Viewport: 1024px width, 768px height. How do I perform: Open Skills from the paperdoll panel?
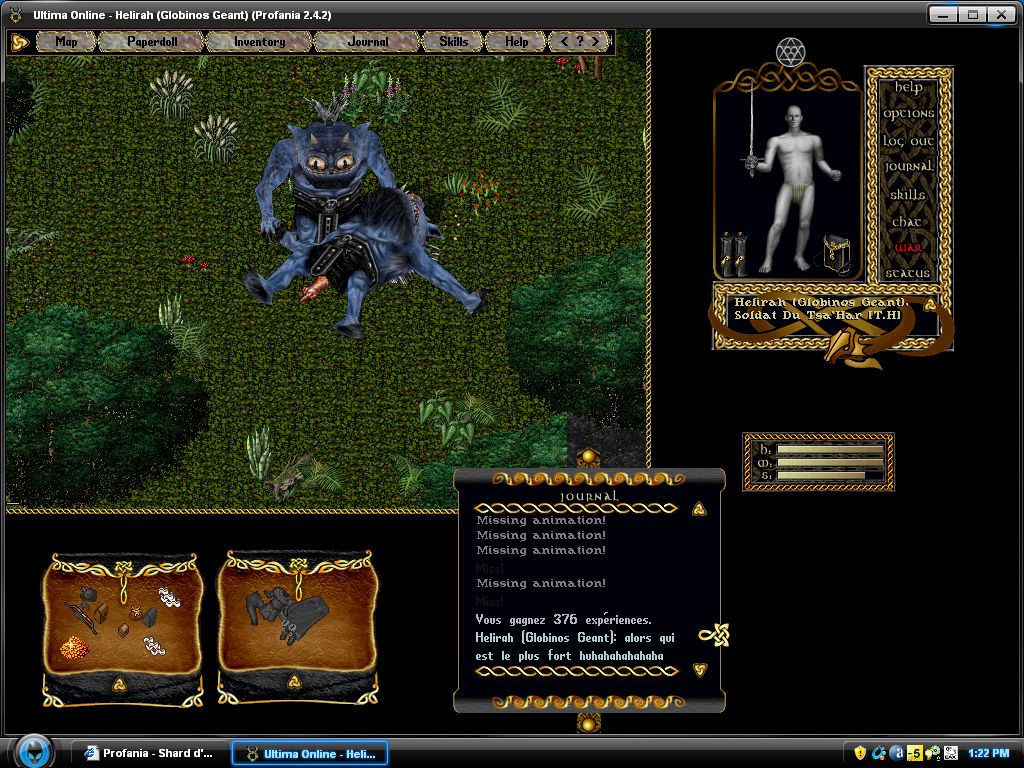pos(908,194)
